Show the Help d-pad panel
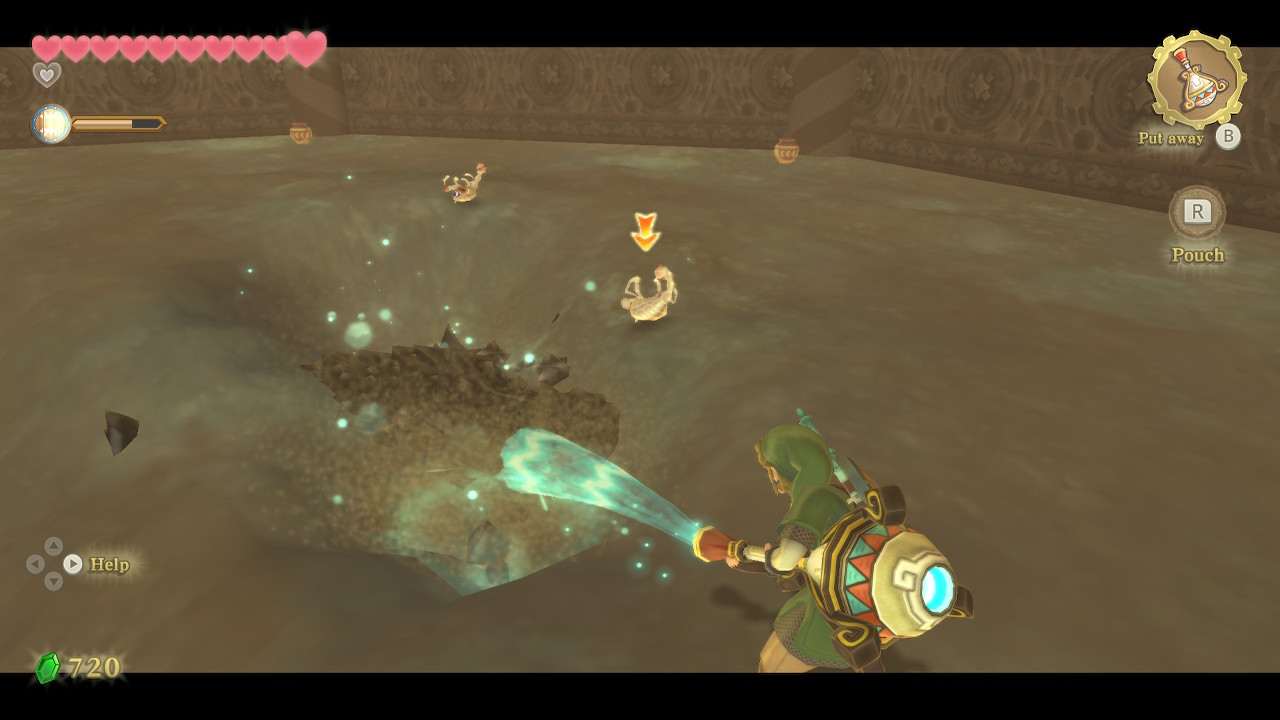The image size is (1280, 720). click(73, 564)
